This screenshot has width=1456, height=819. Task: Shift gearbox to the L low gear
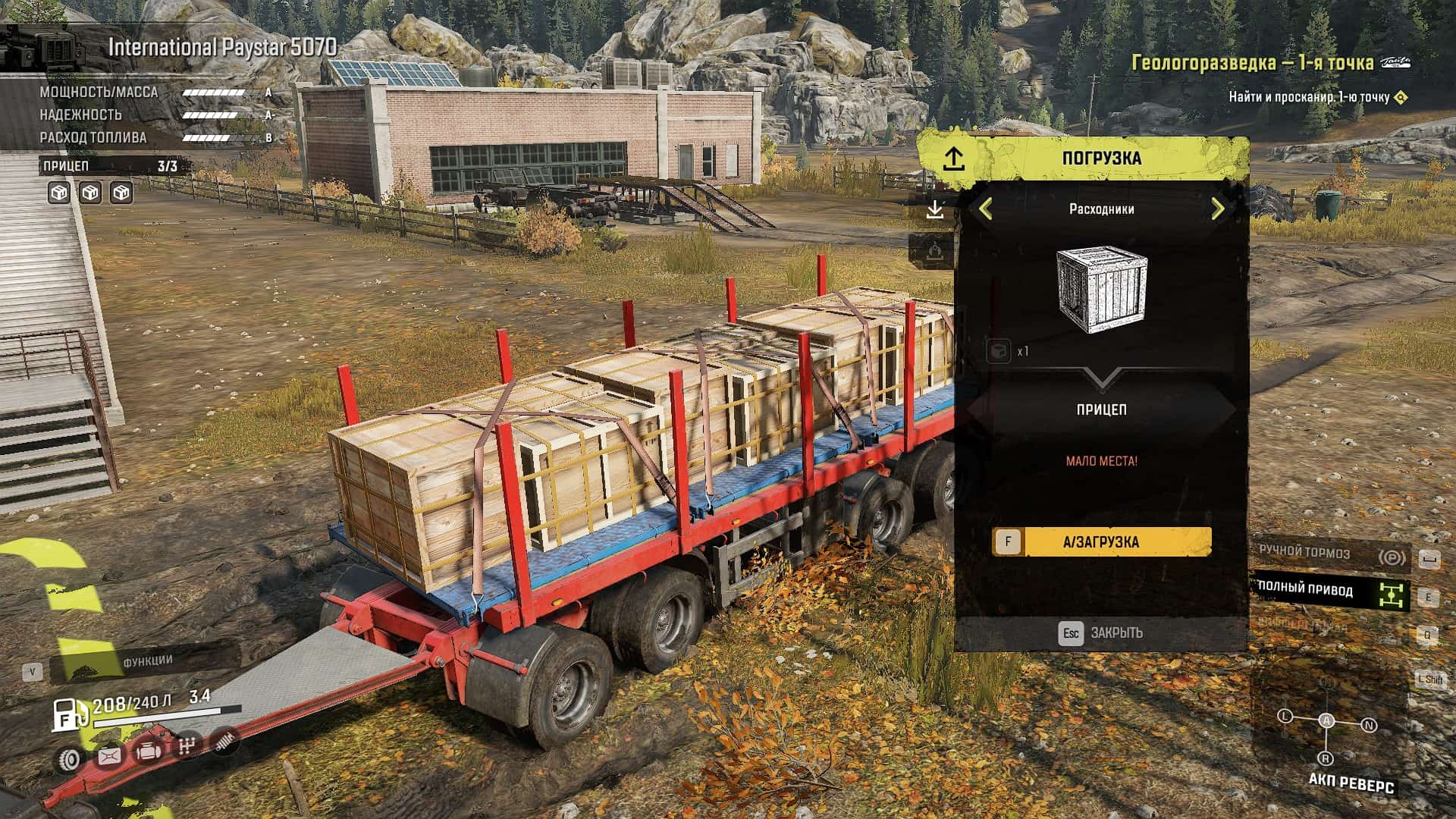click(x=1285, y=716)
